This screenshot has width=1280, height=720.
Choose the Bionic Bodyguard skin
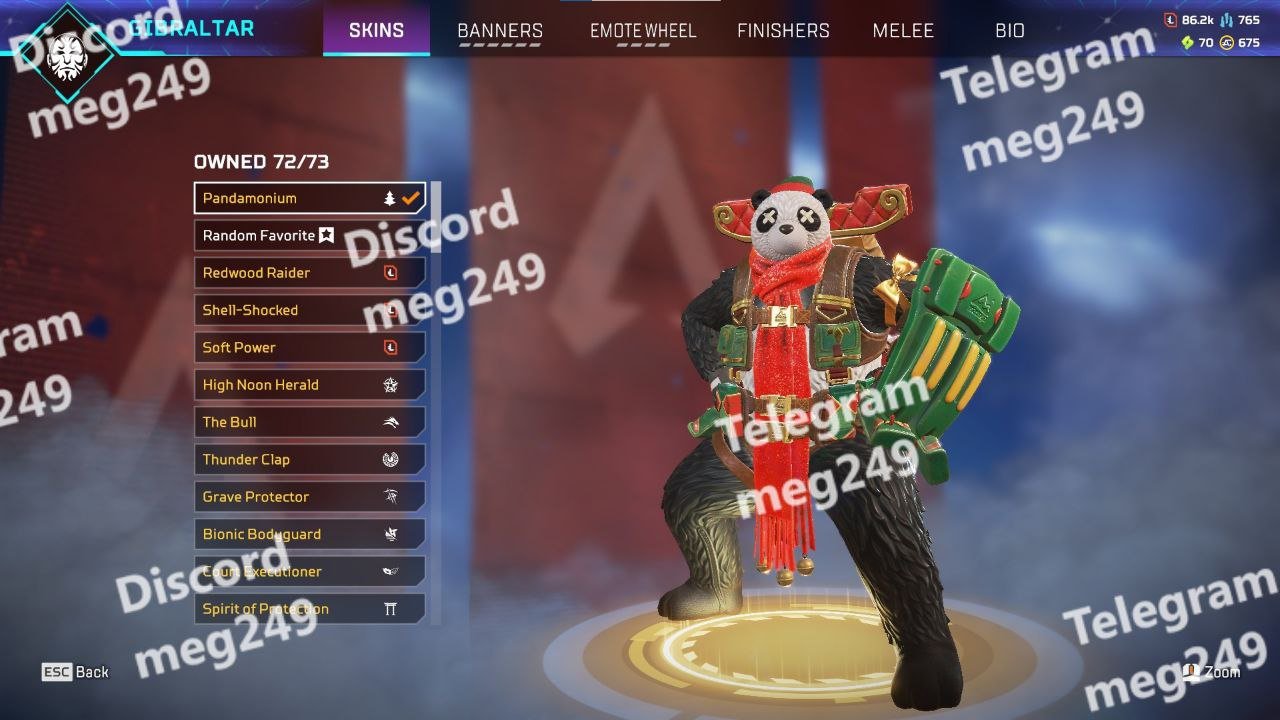coord(309,534)
